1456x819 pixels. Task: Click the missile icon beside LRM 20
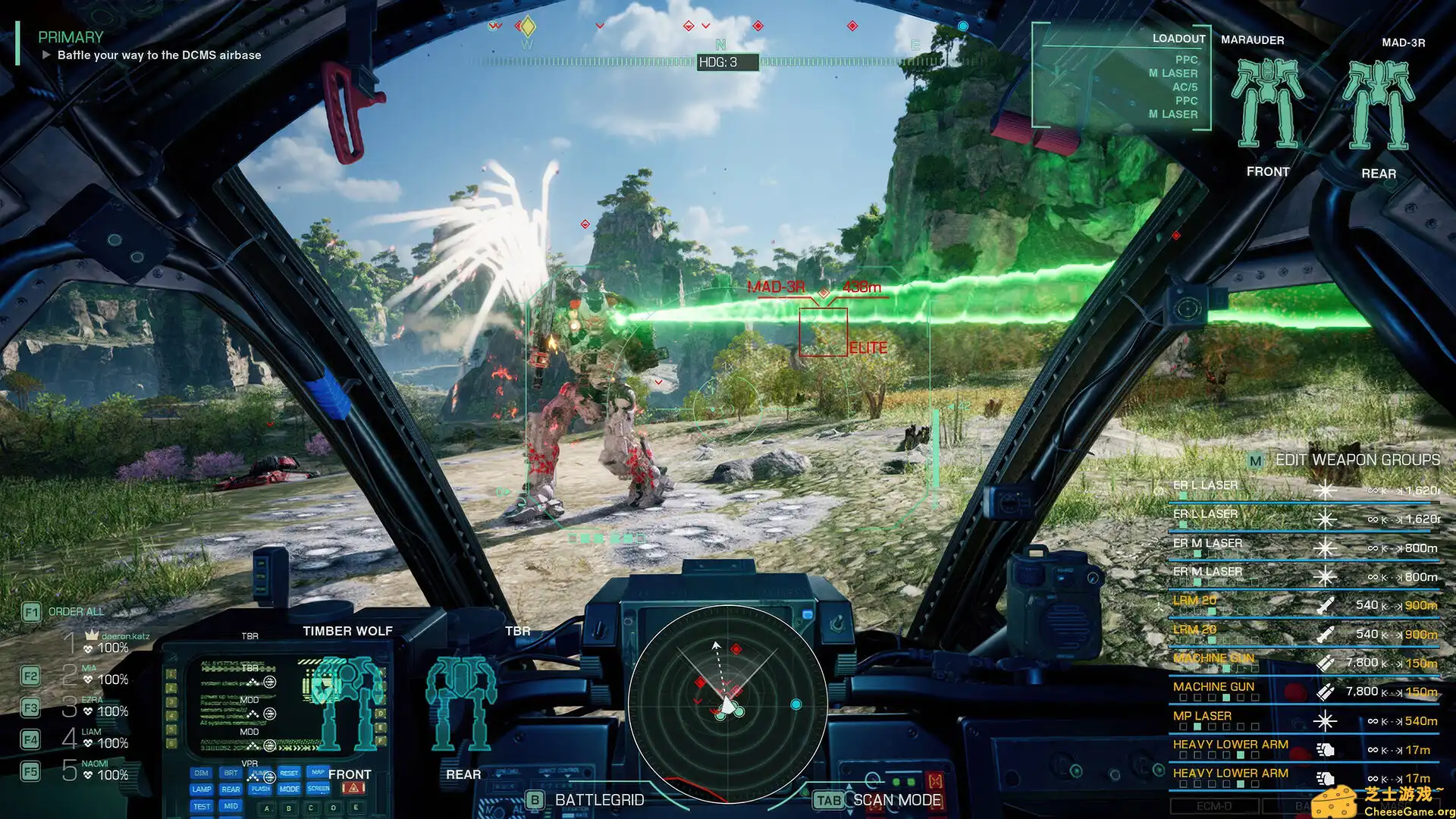[x=1324, y=606]
